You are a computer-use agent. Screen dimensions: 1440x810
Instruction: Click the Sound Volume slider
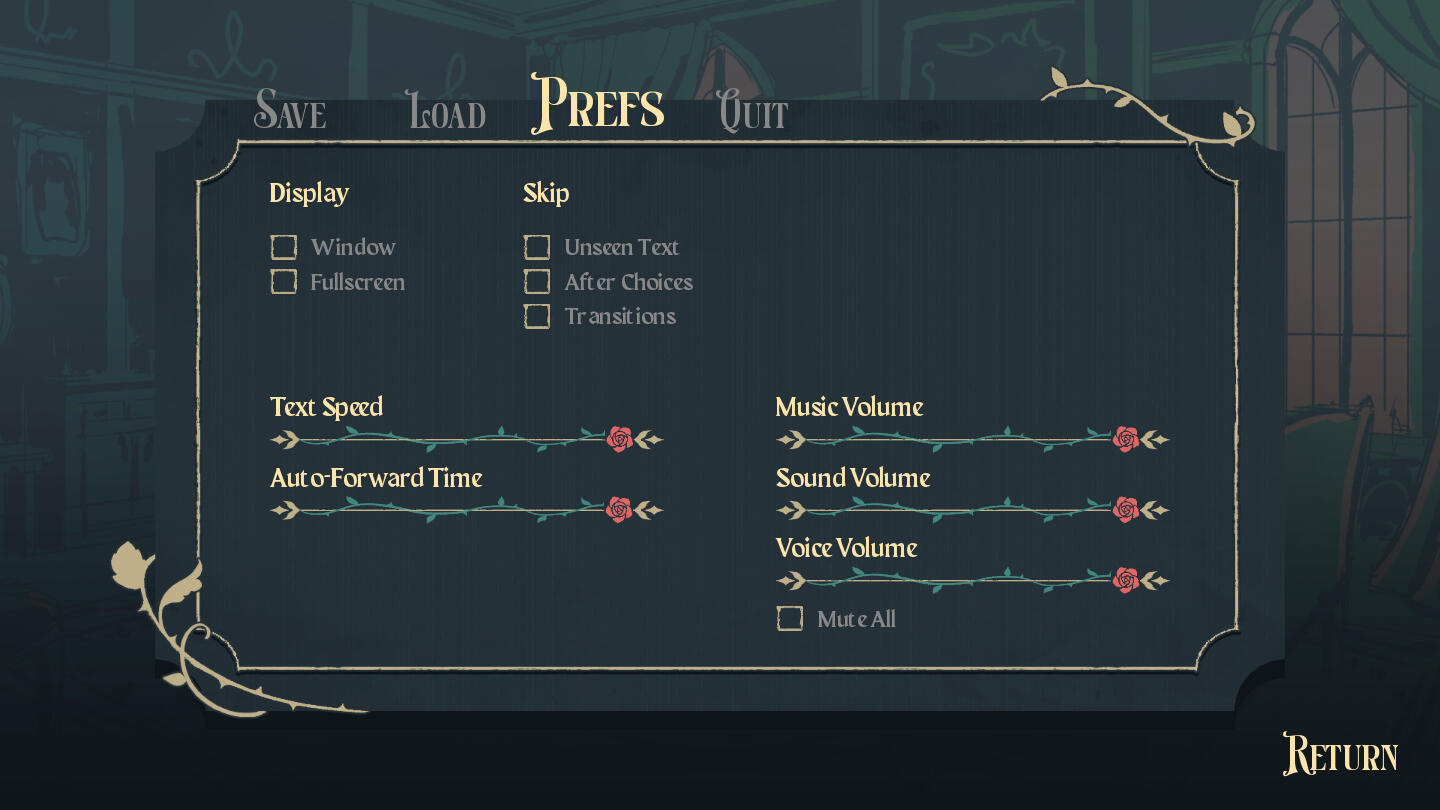click(972, 510)
